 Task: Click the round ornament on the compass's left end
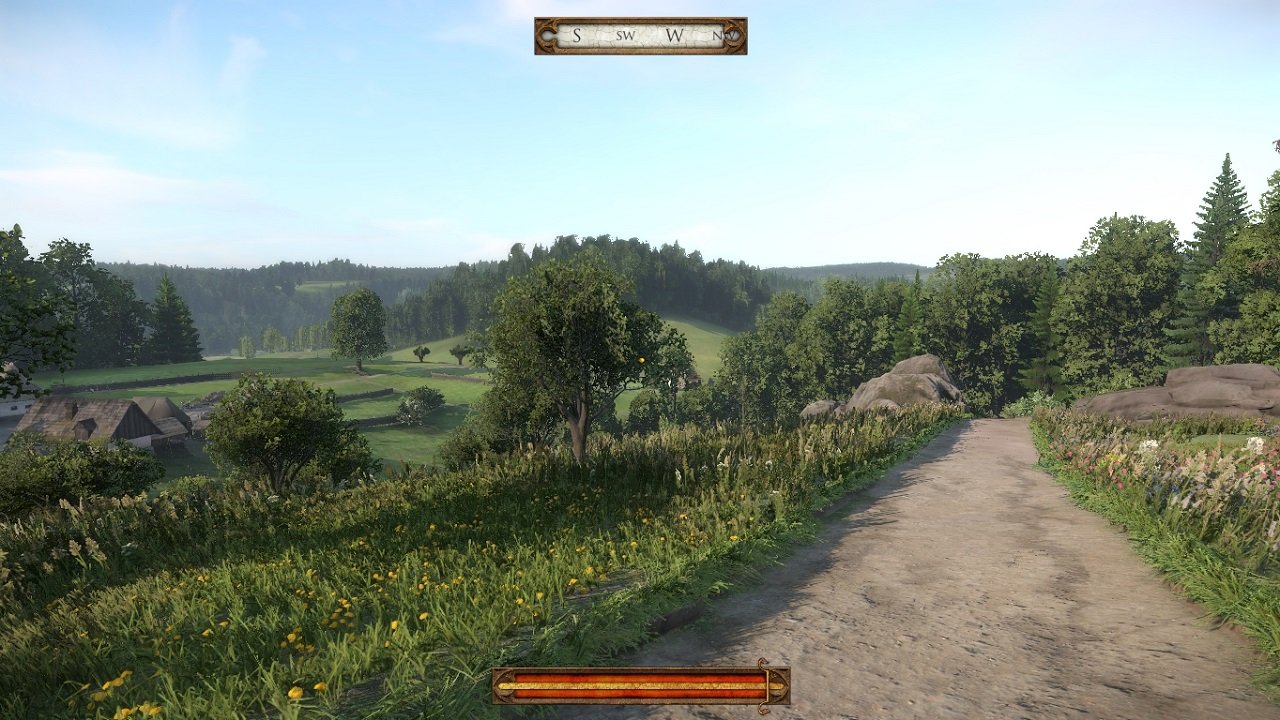click(x=549, y=36)
